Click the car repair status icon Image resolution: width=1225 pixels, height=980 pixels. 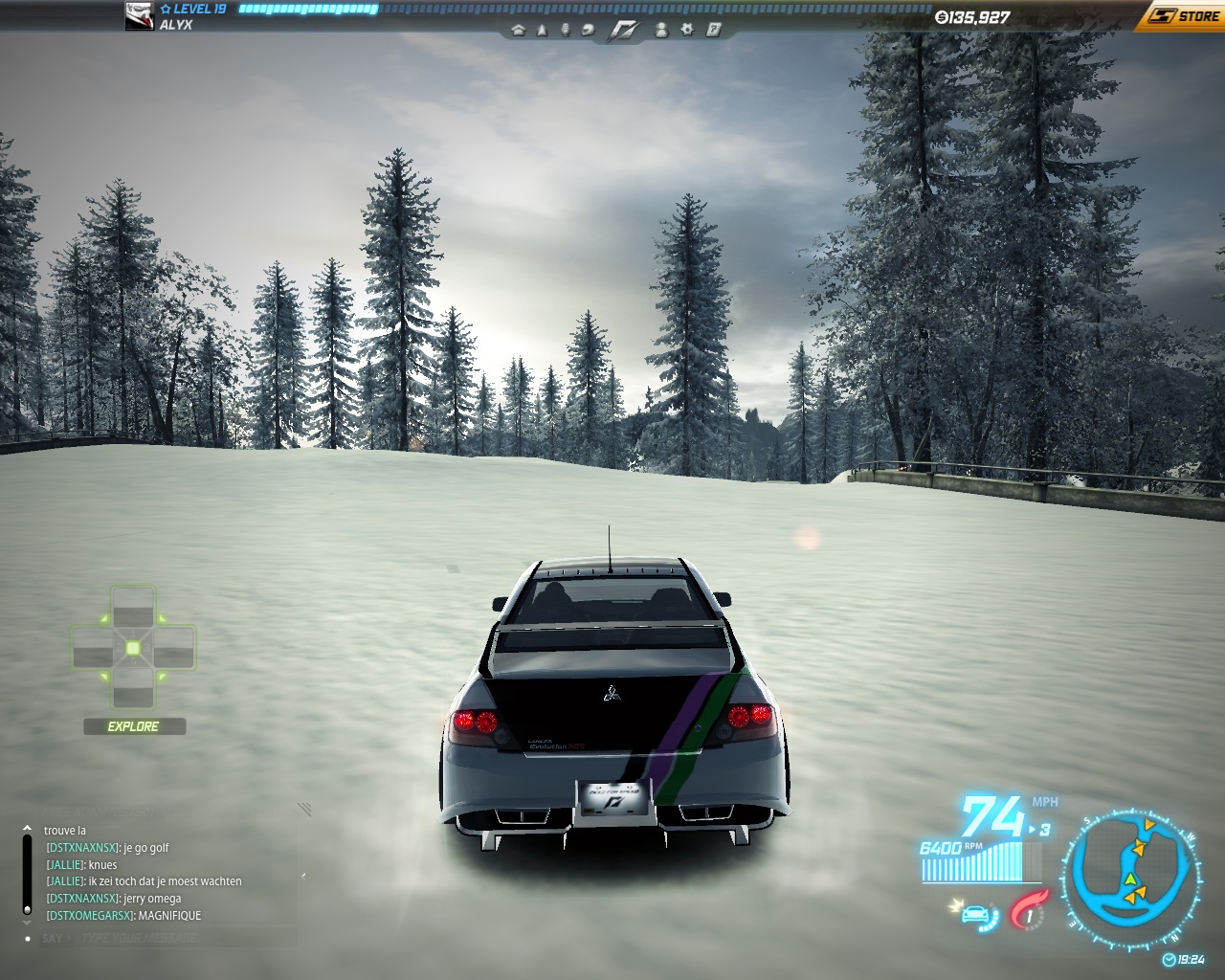tap(973, 915)
